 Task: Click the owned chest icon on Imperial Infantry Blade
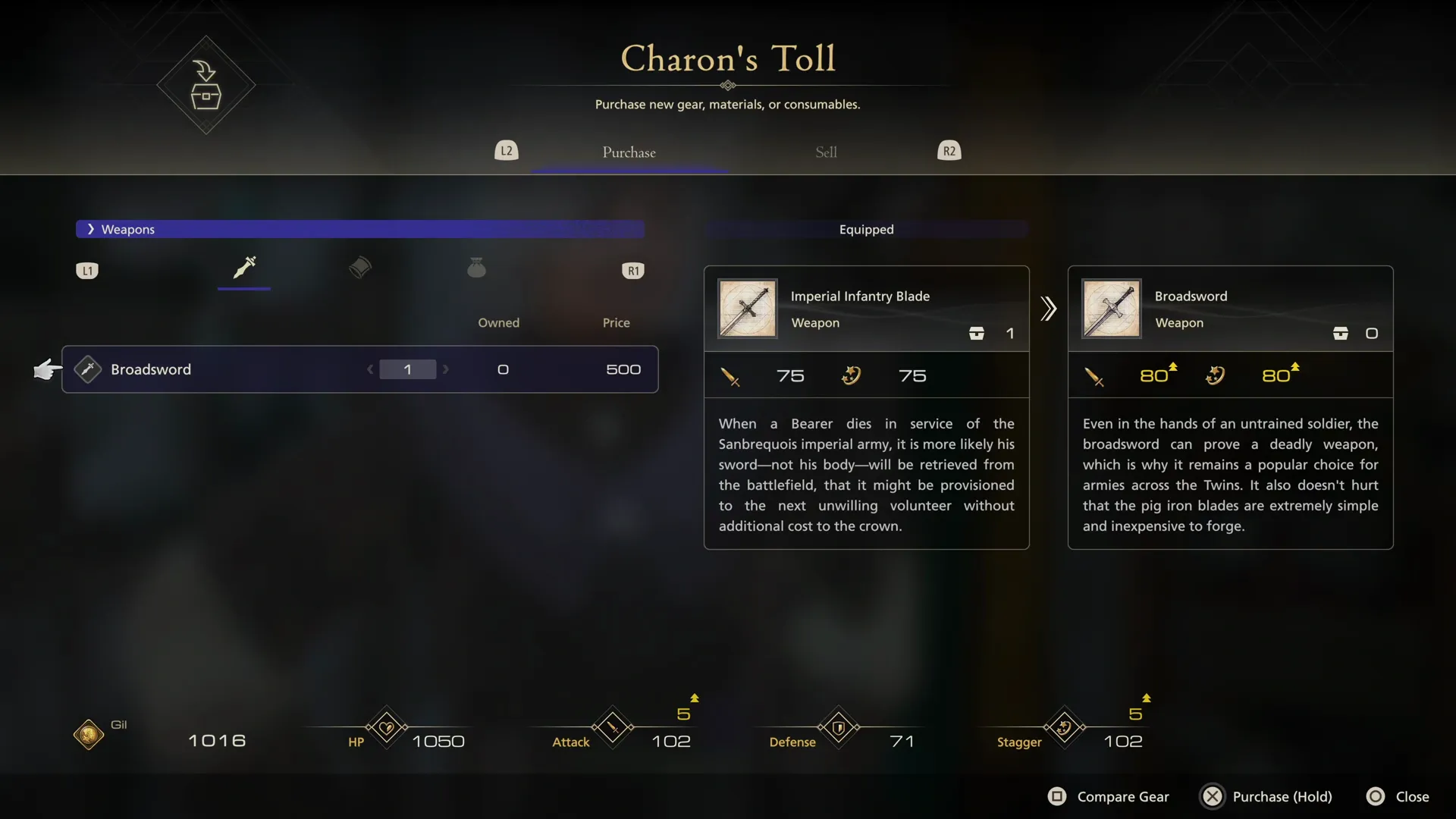click(x=977, y=333)
